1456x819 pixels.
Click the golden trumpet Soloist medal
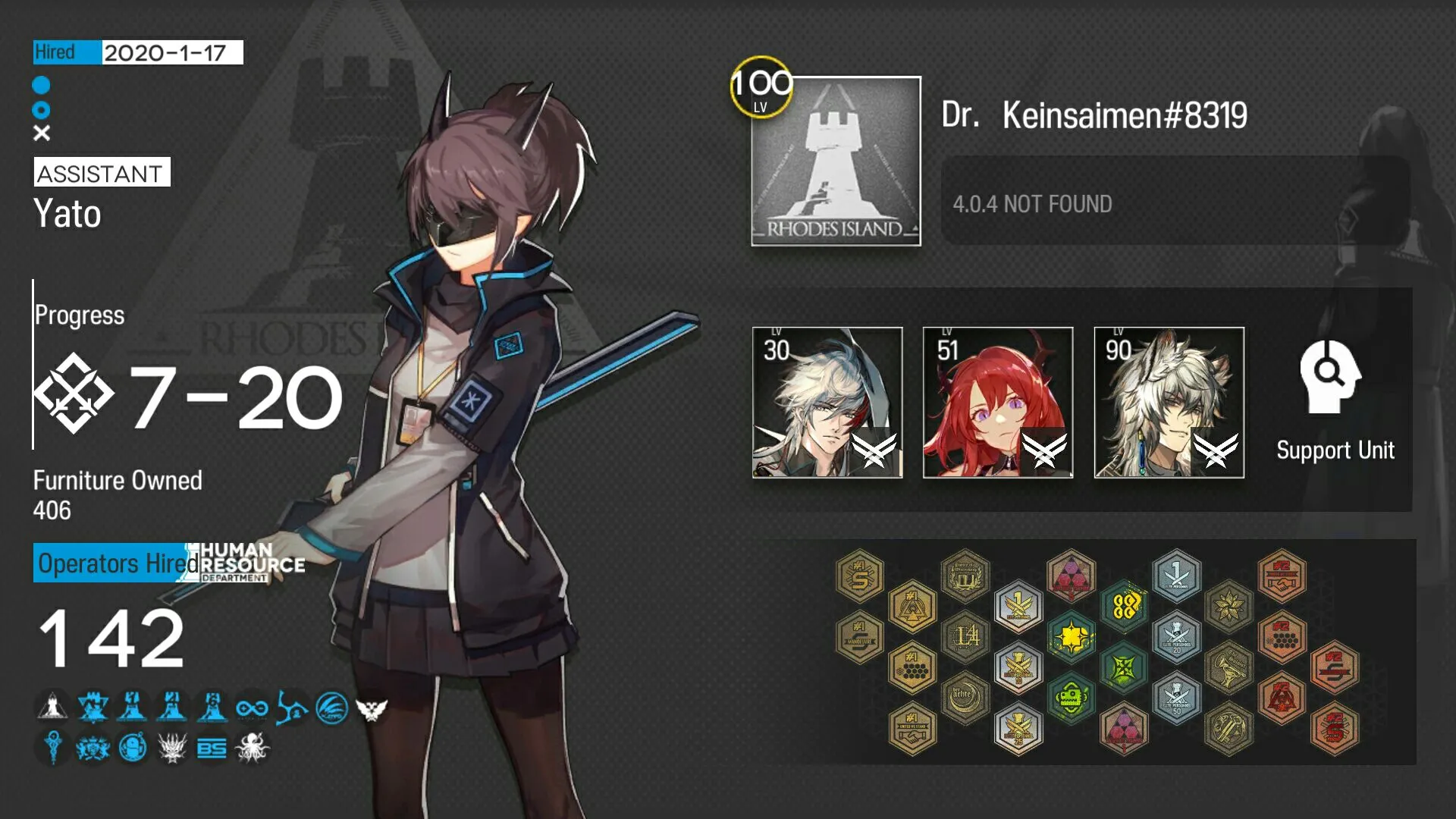tap(1228, 667)
